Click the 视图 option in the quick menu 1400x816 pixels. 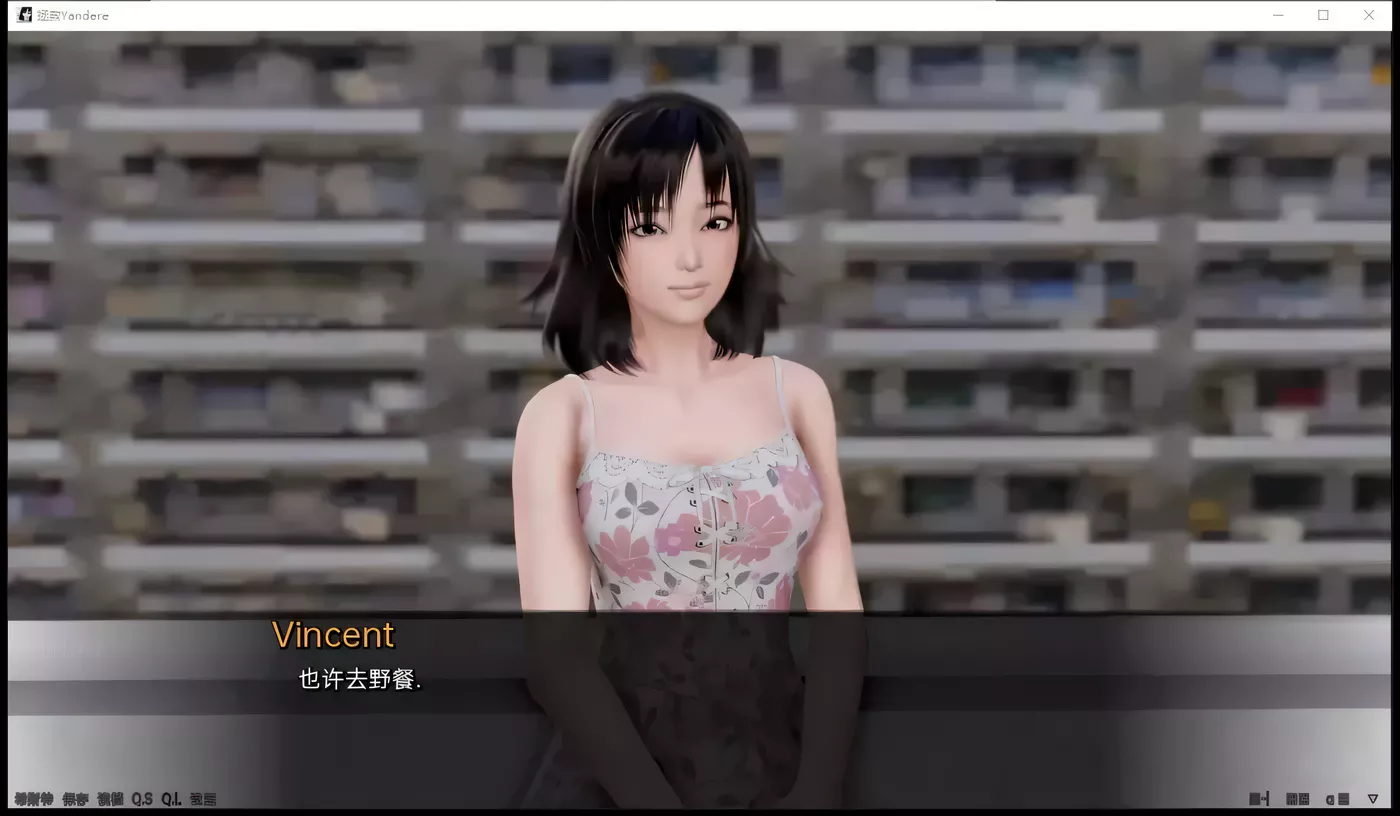tap(111, 799)
